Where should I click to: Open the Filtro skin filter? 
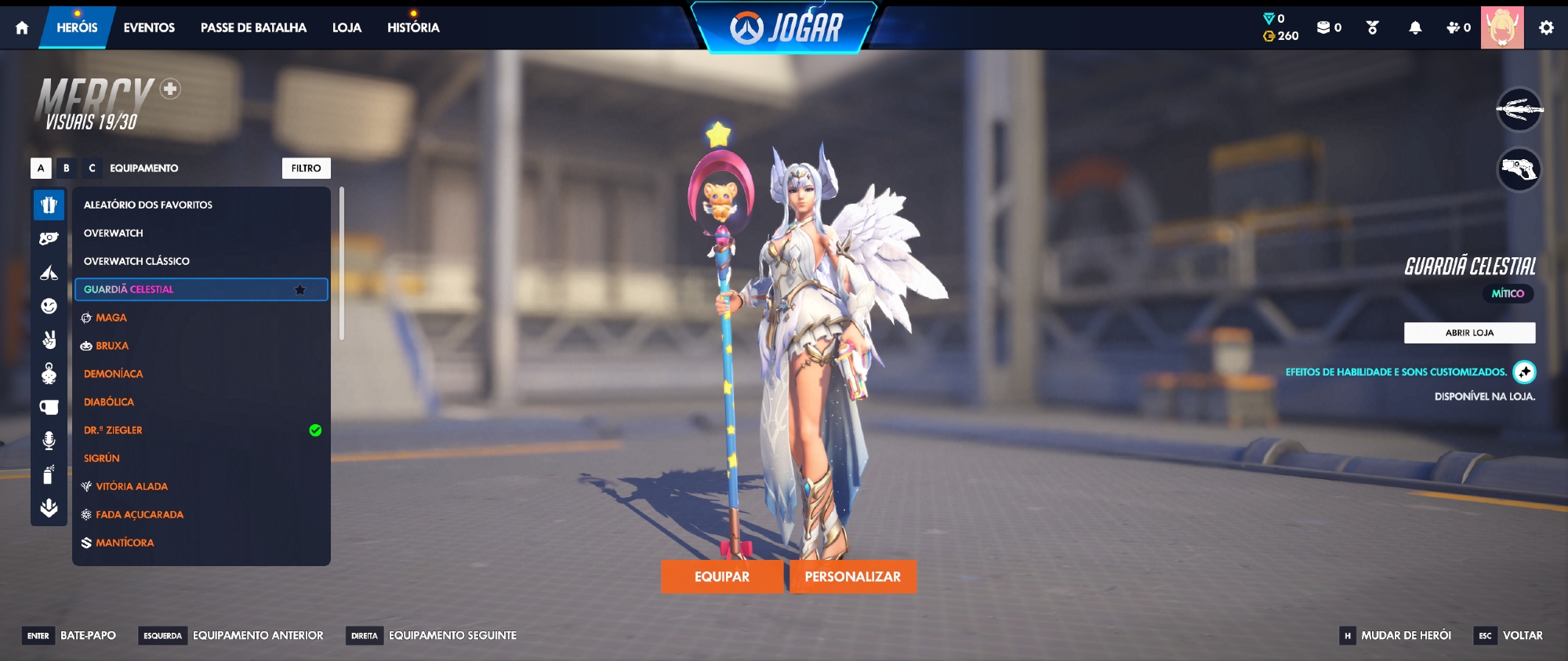(x=306, y=168)
